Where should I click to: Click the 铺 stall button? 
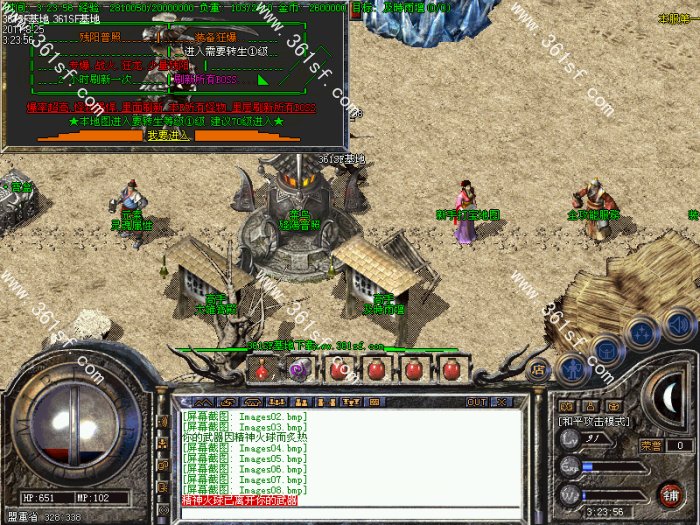click(x=671, y=493)
